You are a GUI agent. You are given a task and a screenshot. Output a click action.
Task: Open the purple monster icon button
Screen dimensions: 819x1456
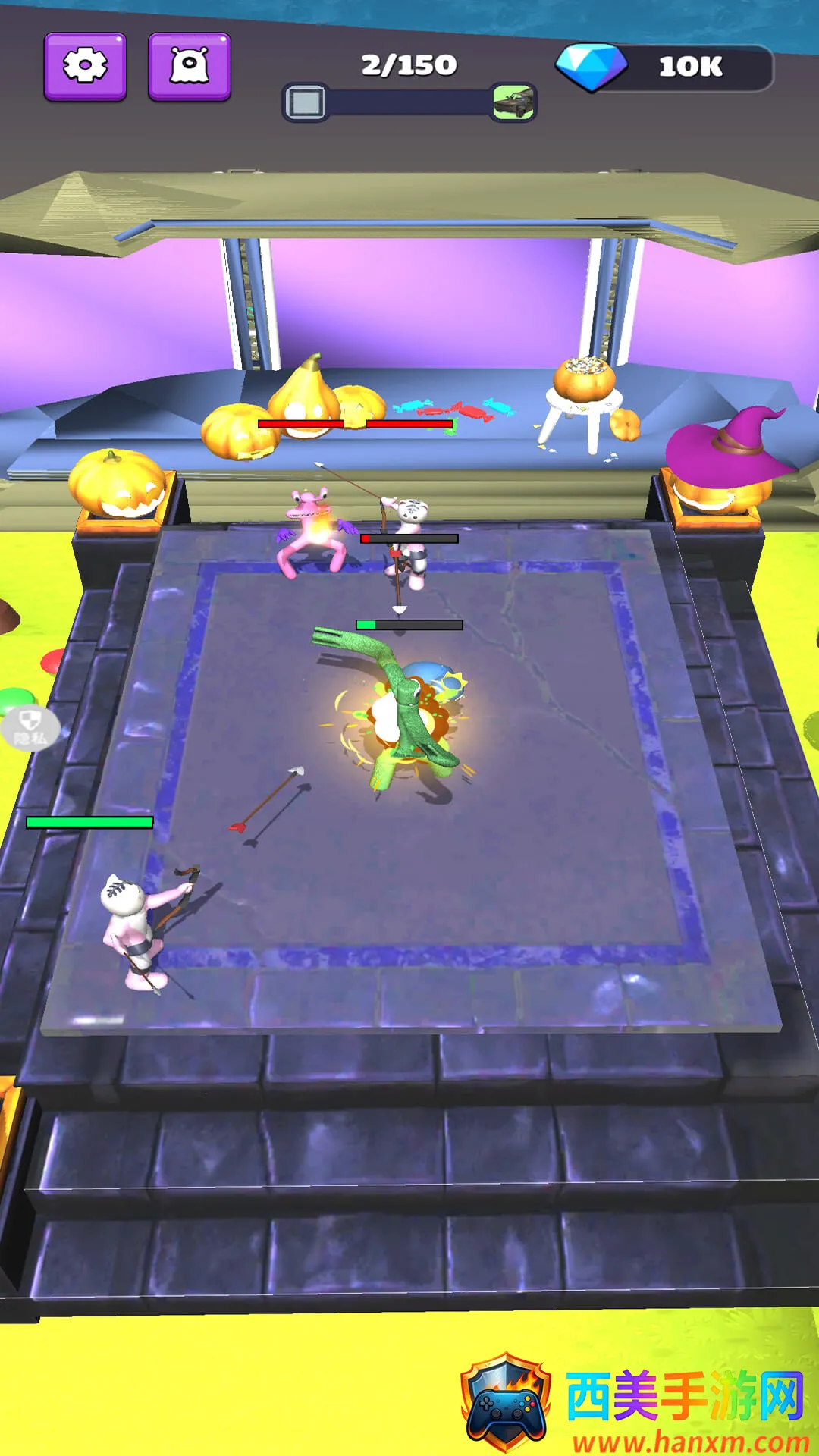189,67
